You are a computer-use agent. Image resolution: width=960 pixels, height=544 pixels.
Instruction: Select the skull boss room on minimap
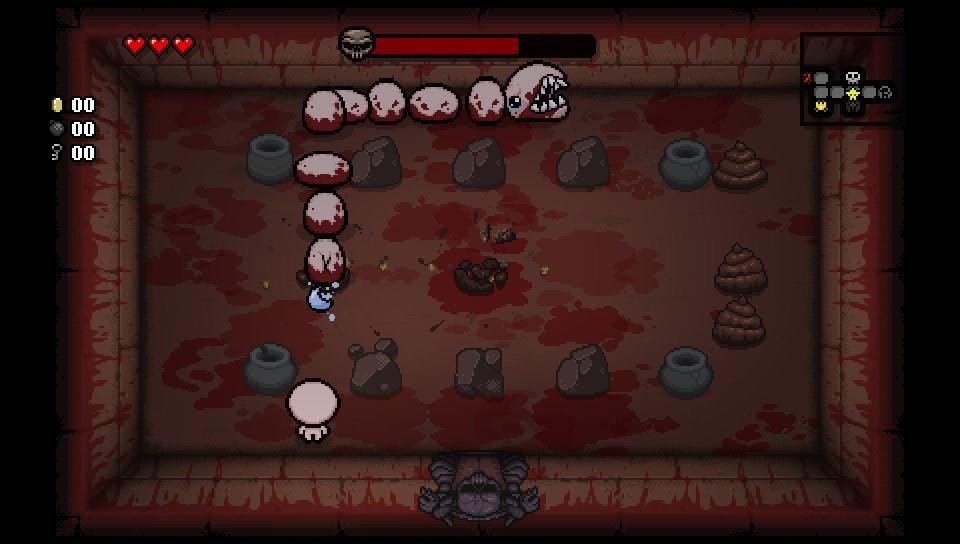click(853, 76)
